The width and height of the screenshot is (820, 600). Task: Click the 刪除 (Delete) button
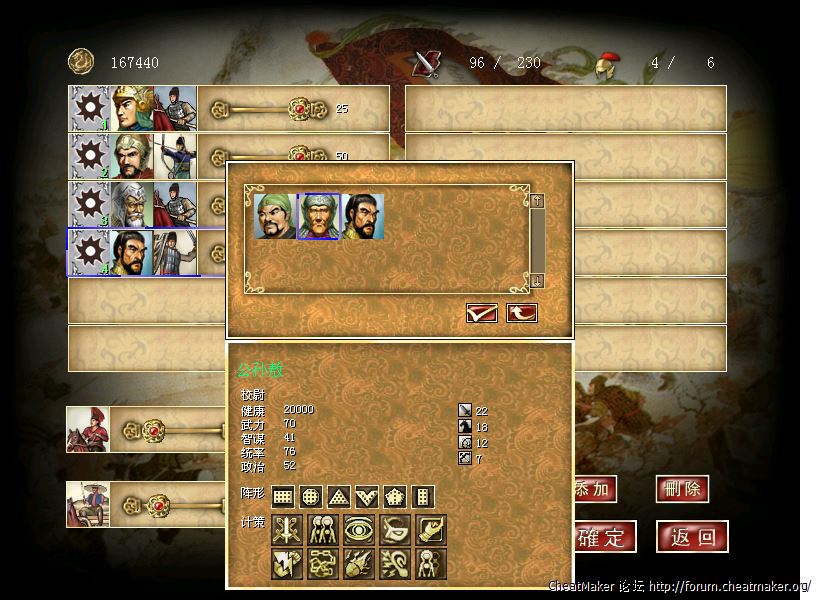tap(683, 489)
